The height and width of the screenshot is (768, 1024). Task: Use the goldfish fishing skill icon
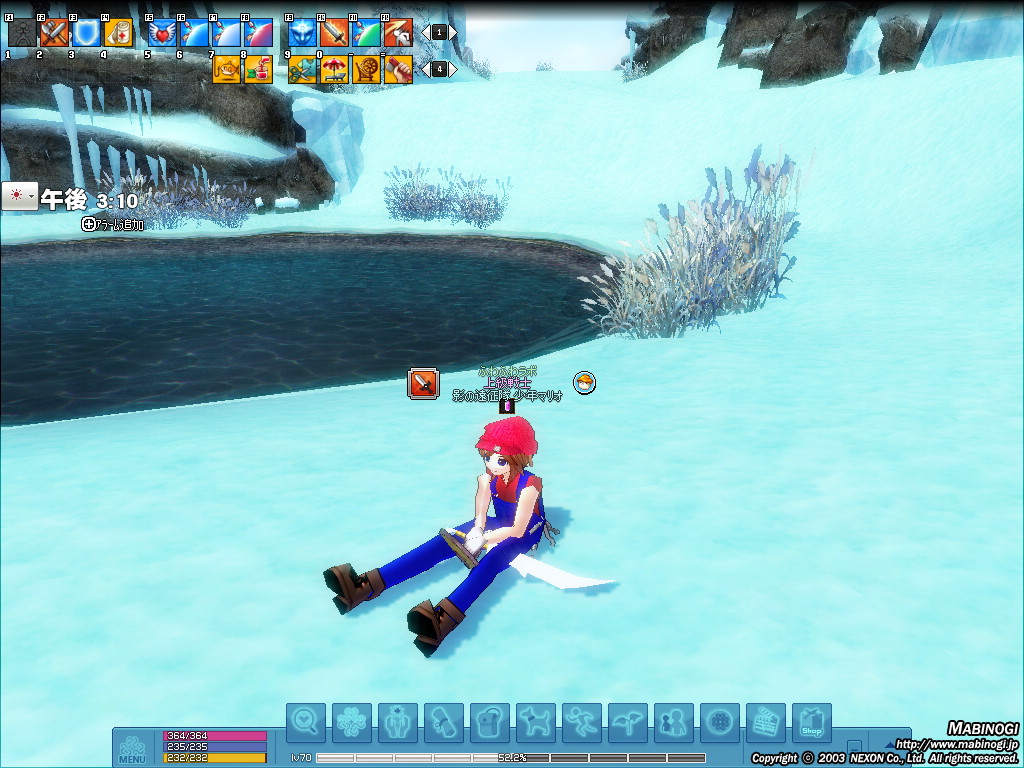[x=226, y=69]
